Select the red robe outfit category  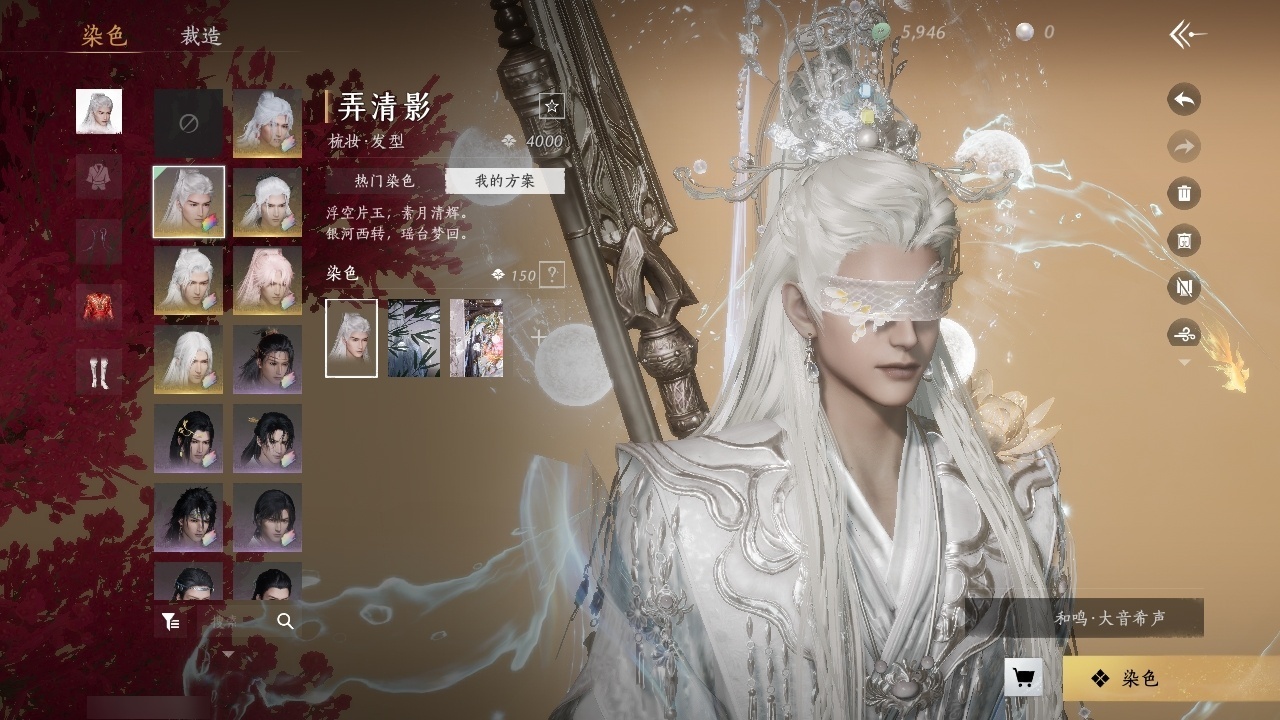click(99, 306)
